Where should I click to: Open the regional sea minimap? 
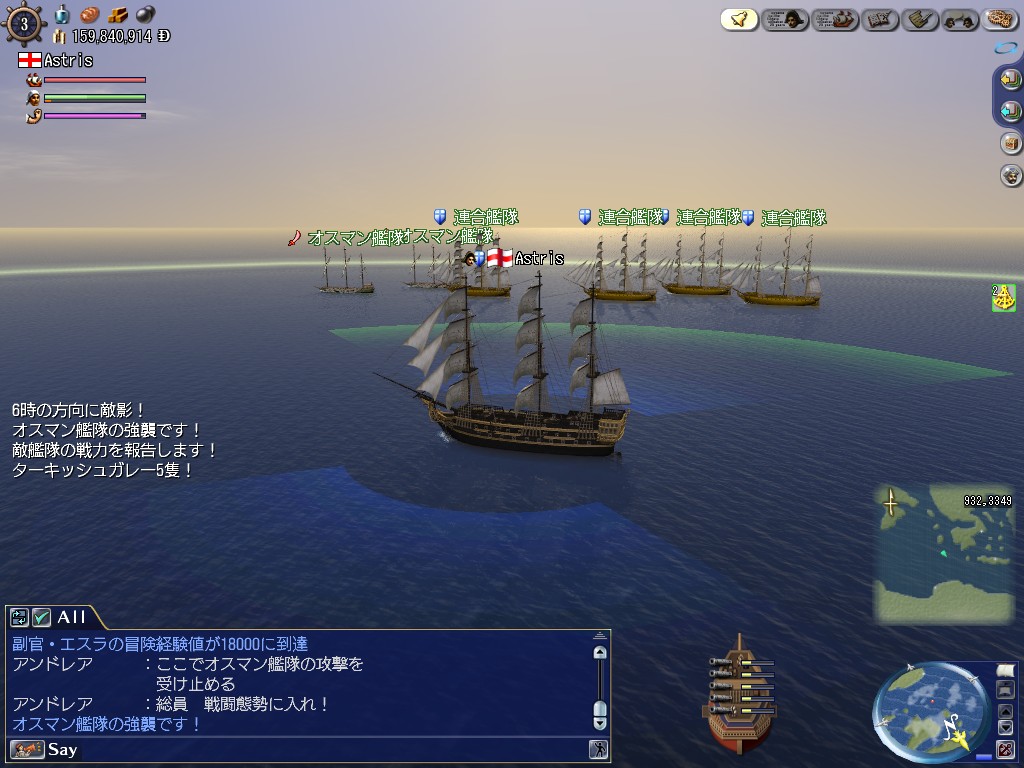pos(943,555)
